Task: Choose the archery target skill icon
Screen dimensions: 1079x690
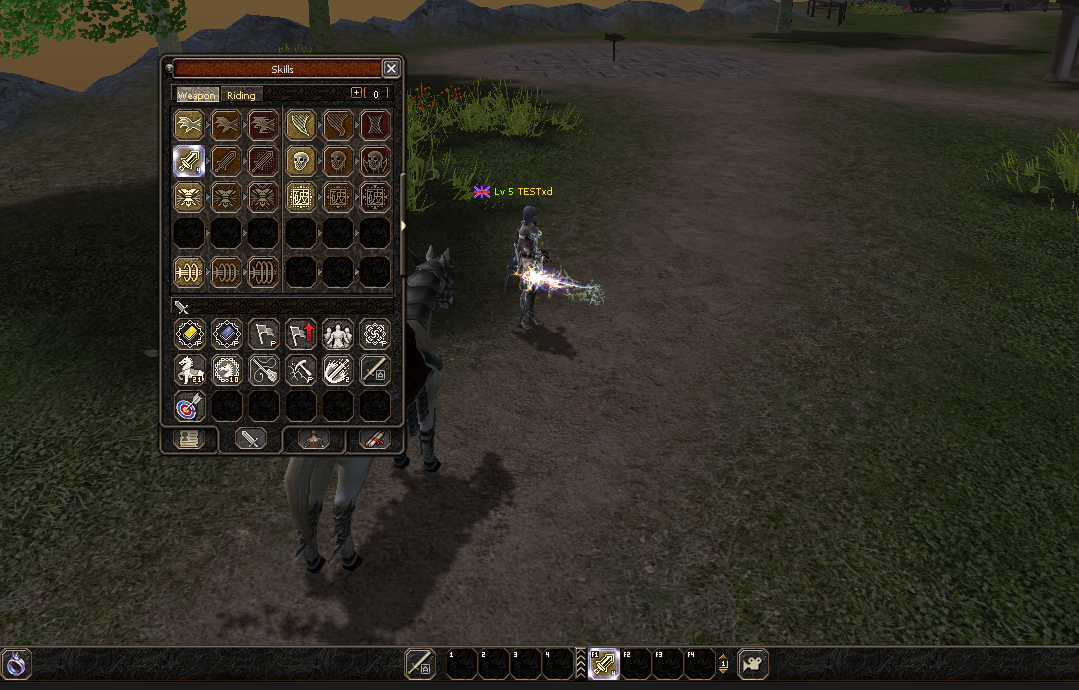Action: 189,406
